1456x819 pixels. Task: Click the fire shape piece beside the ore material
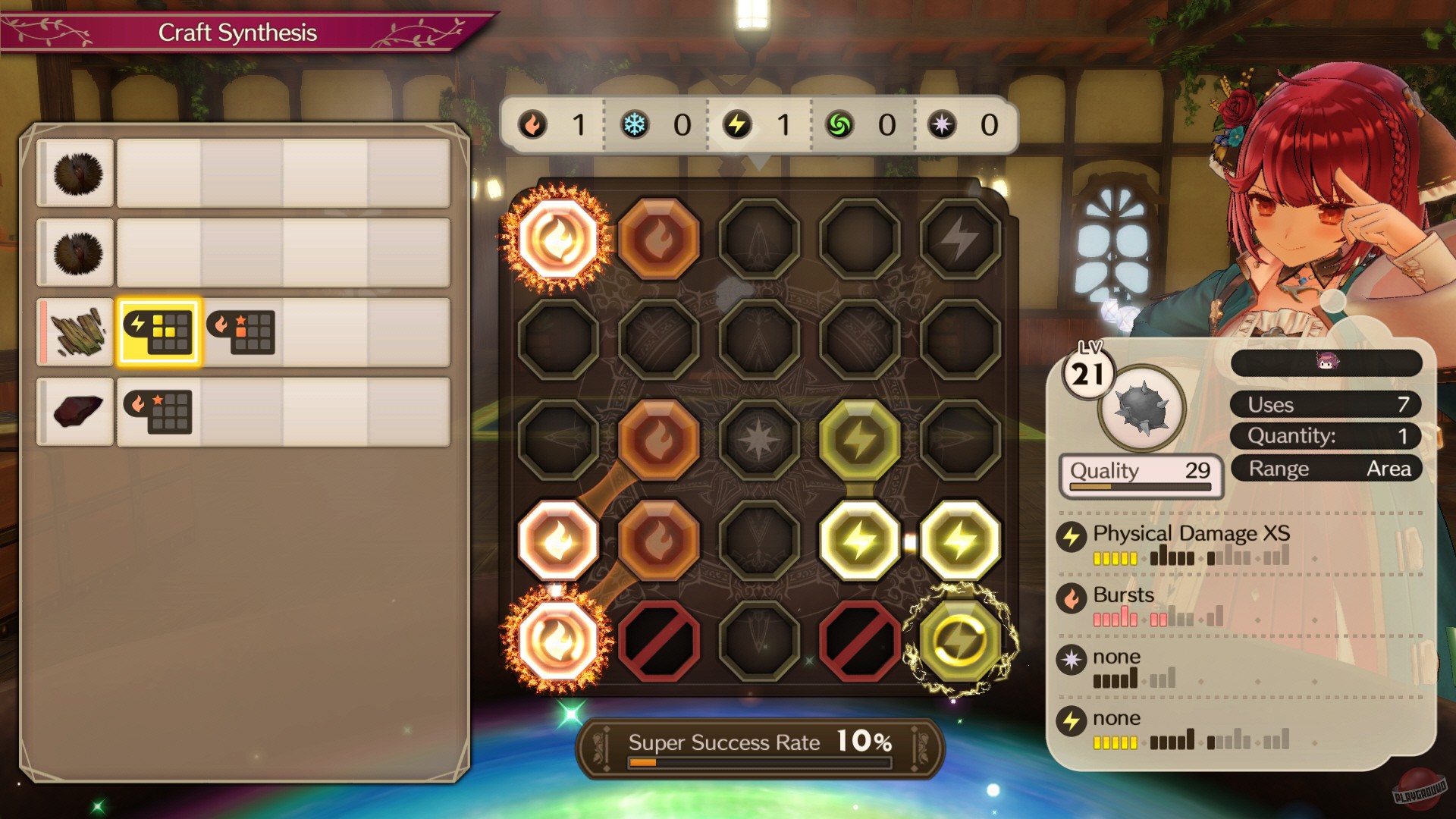[158, 412]
